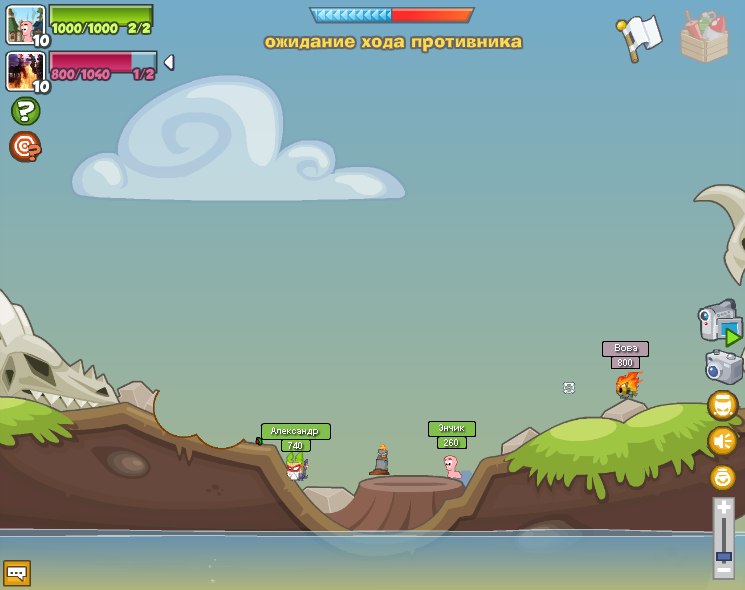The image size is (745, 590).
Task: Click the orange target hint button
Action: 25,147
